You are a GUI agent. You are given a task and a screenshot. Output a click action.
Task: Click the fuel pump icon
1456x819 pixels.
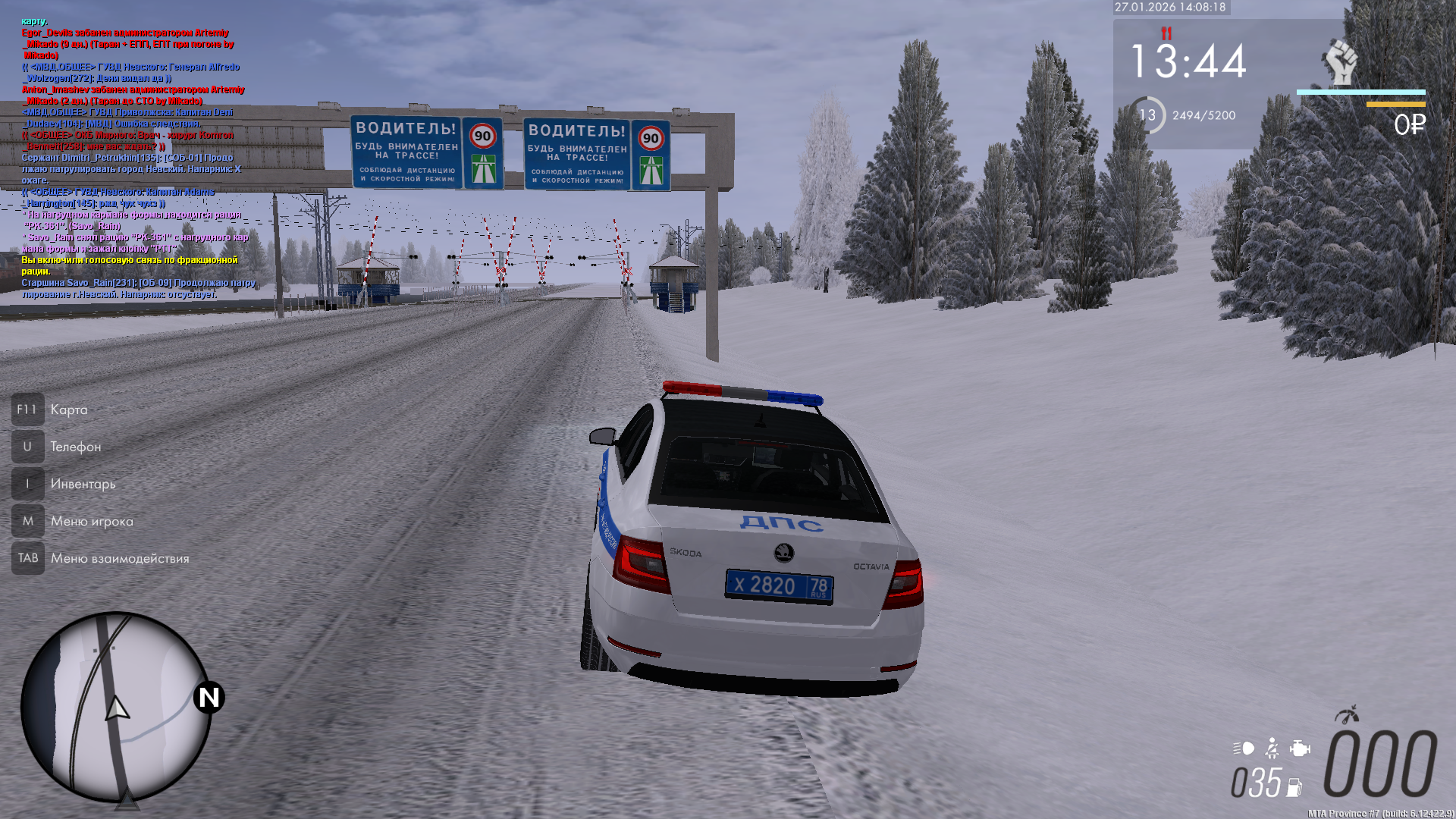(1294, 787)
